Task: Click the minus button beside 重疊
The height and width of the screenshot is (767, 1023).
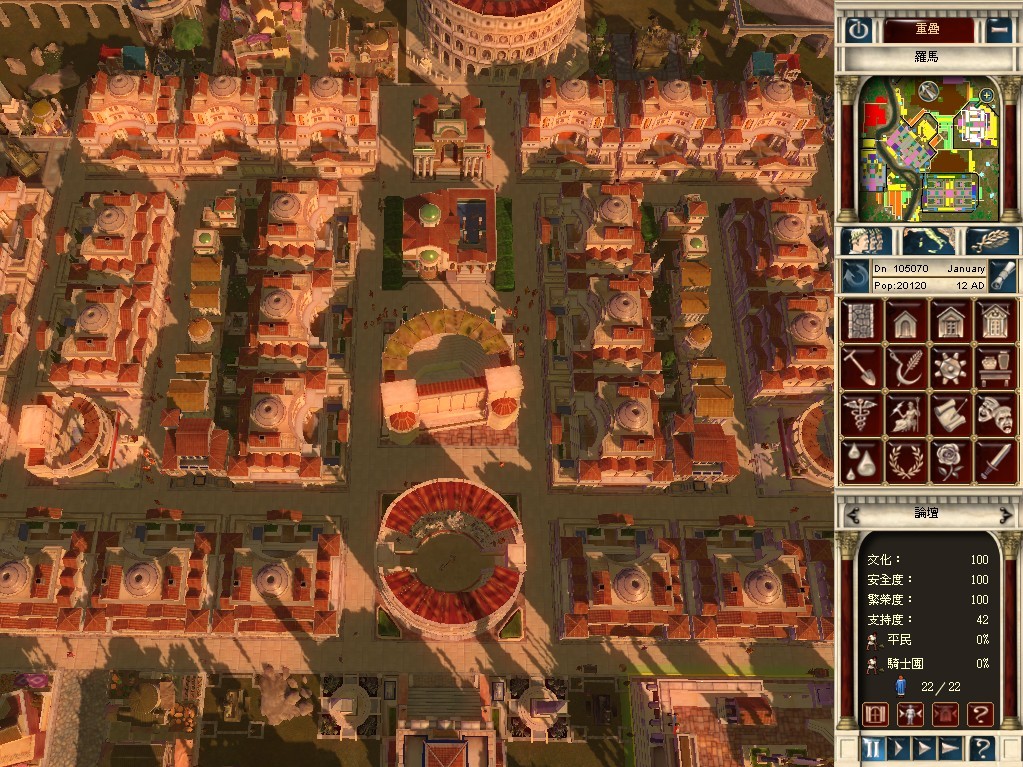Action: click(x=998, y=29)
